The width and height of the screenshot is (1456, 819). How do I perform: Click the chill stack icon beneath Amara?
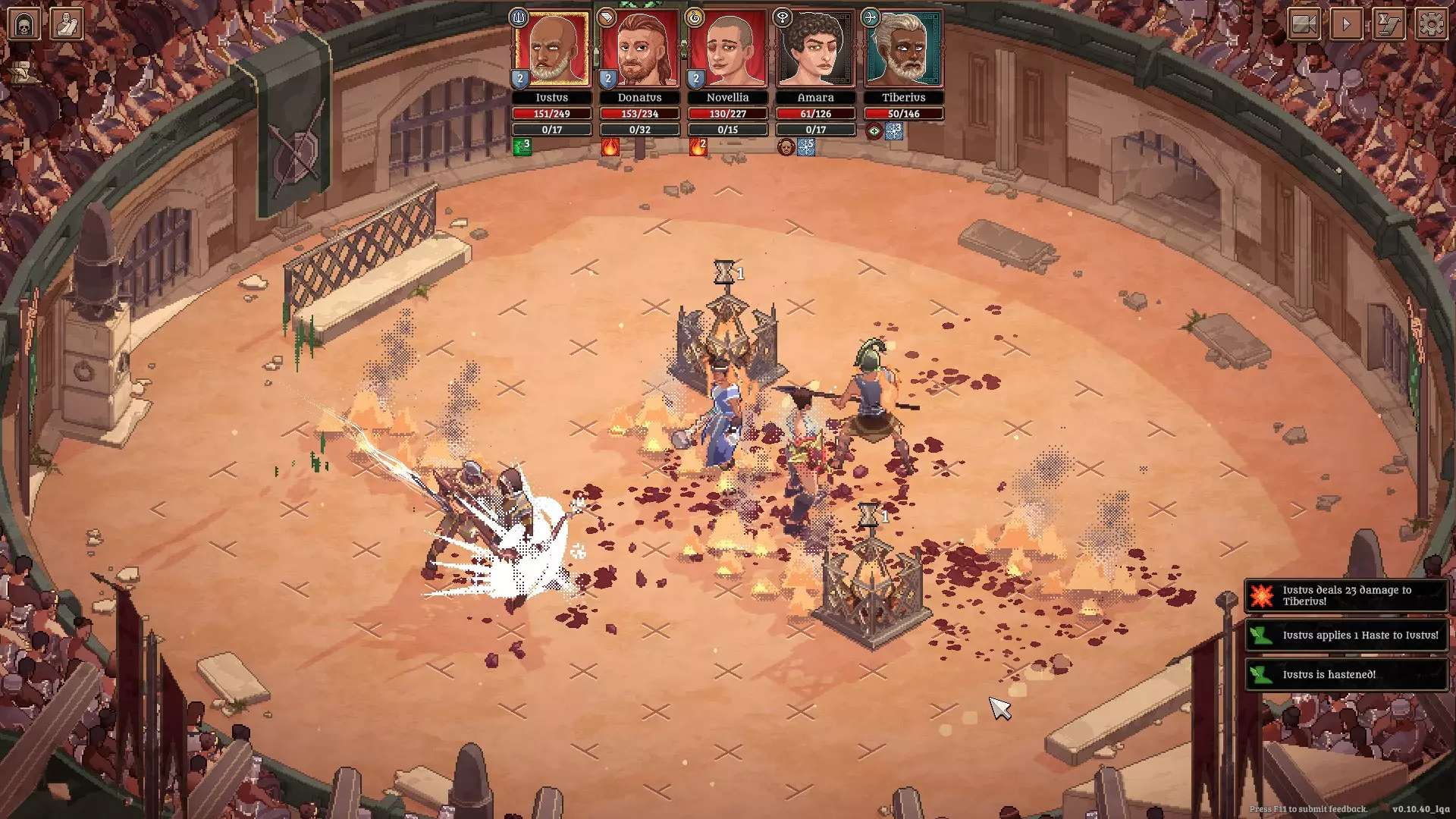806,147
